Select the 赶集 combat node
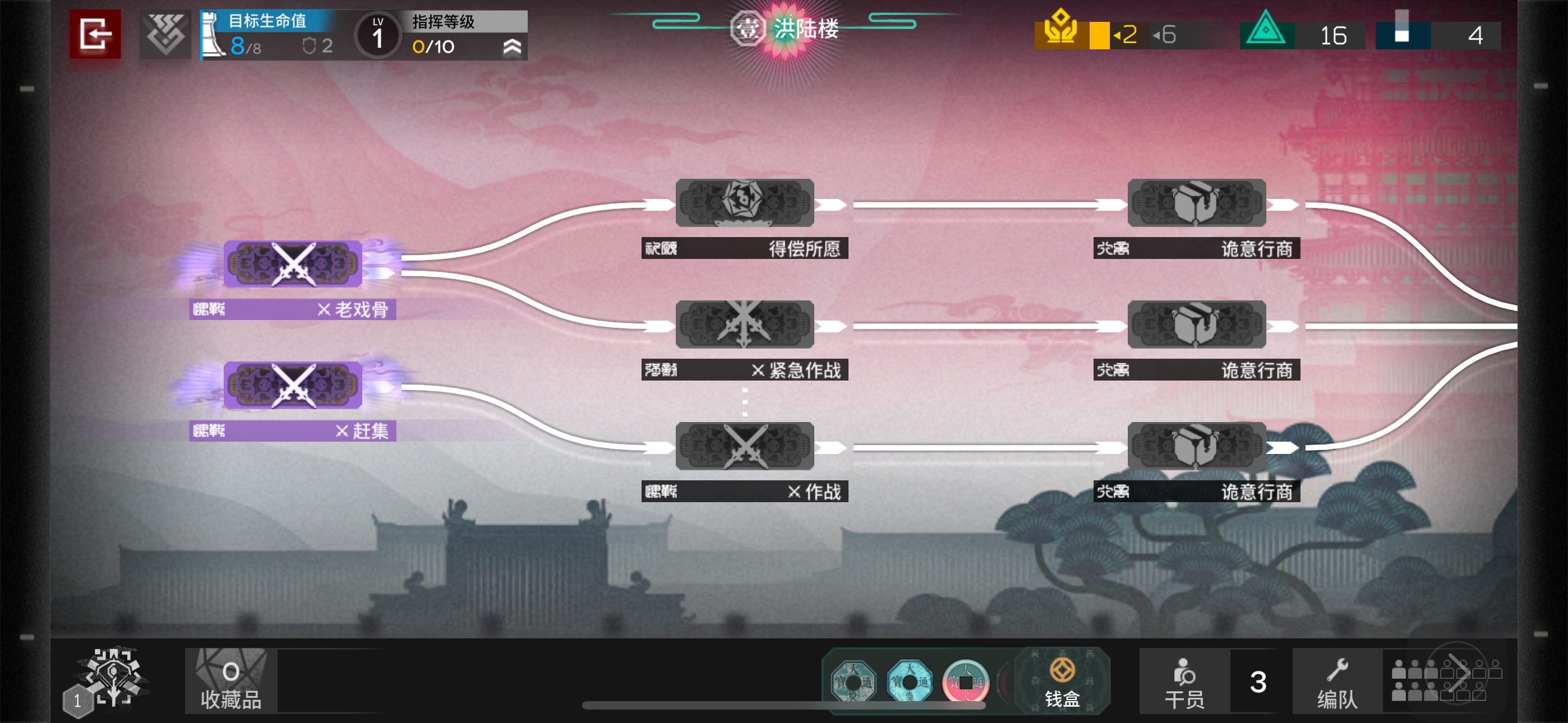1568x723 pixels. 293,386
